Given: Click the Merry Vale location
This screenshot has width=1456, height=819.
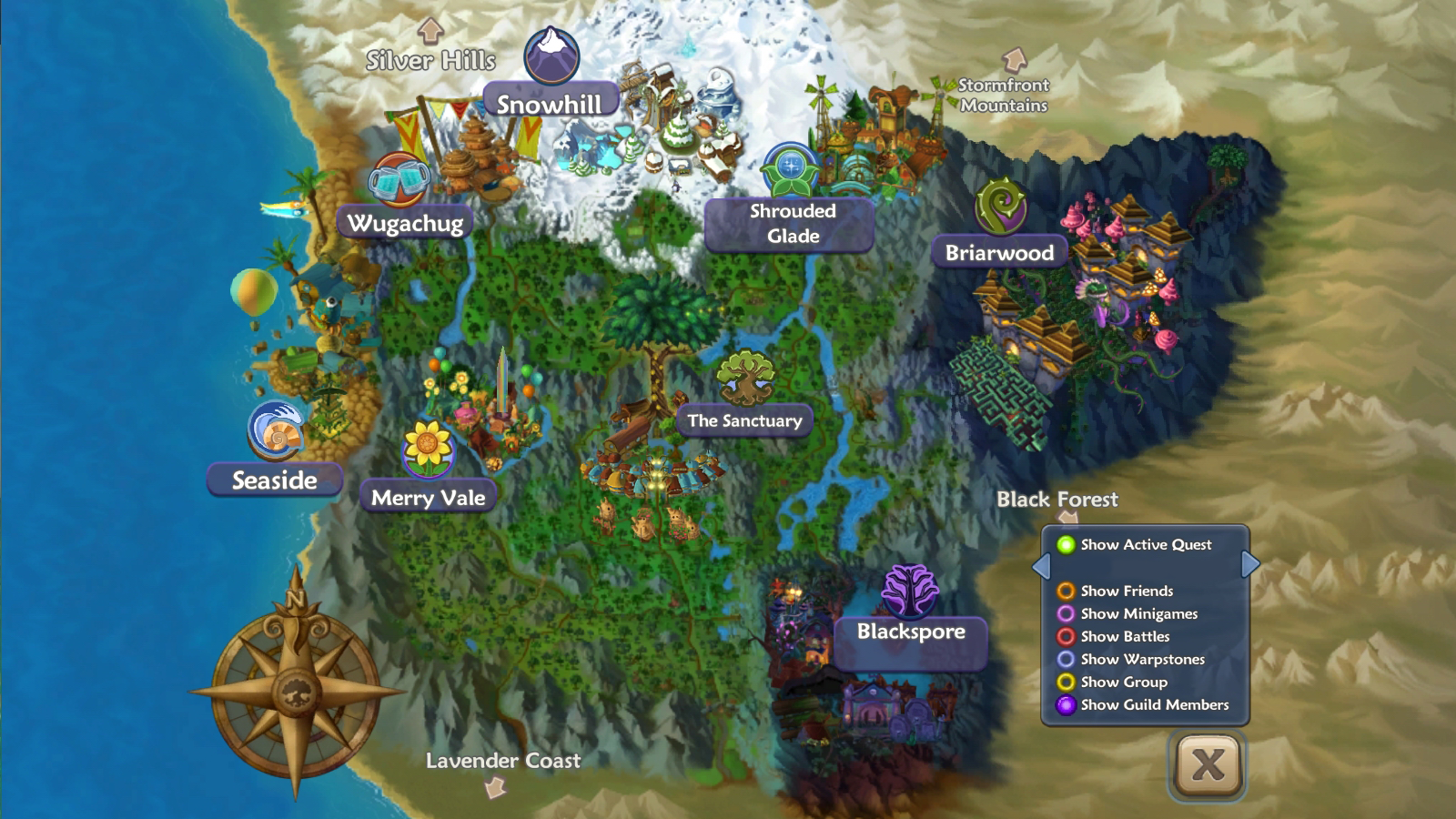Looking at the screenshot, I should (x=428, y=498).
